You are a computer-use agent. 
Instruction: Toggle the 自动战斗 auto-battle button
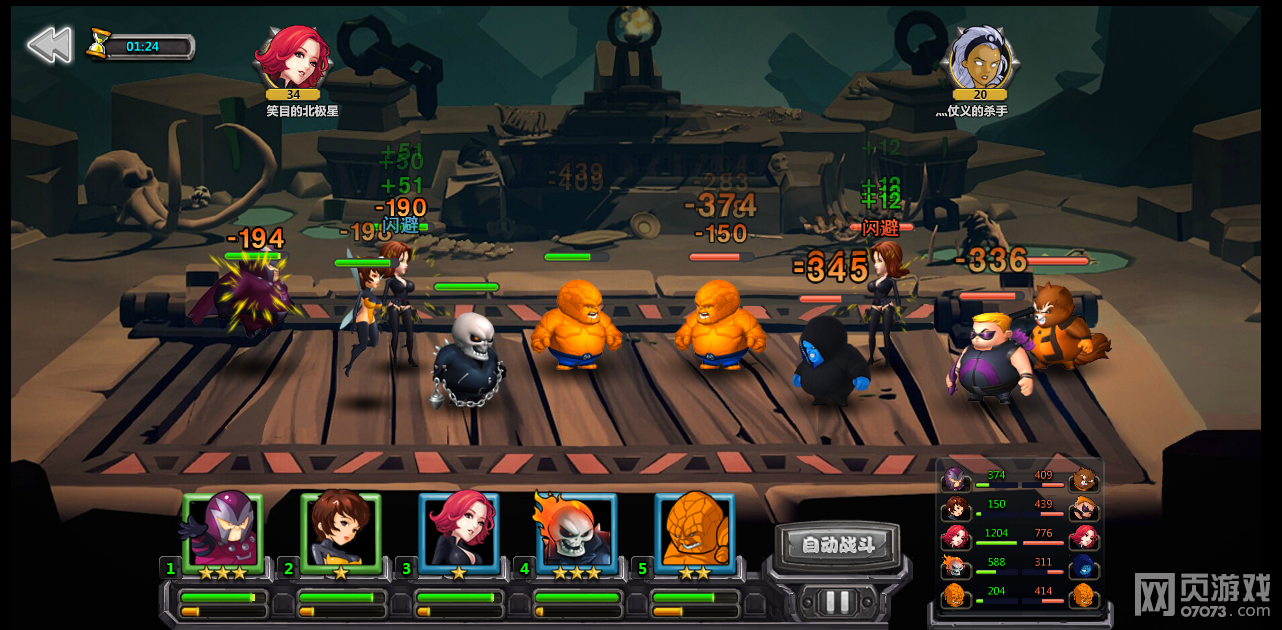(838, 545)
